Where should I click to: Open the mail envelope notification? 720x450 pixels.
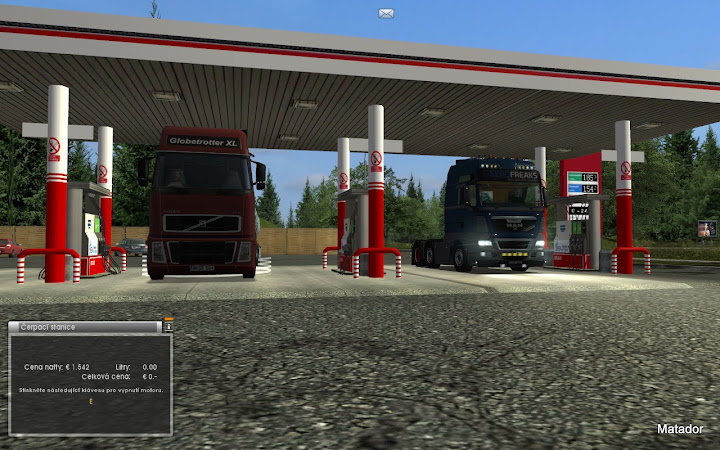coord(386,13)
